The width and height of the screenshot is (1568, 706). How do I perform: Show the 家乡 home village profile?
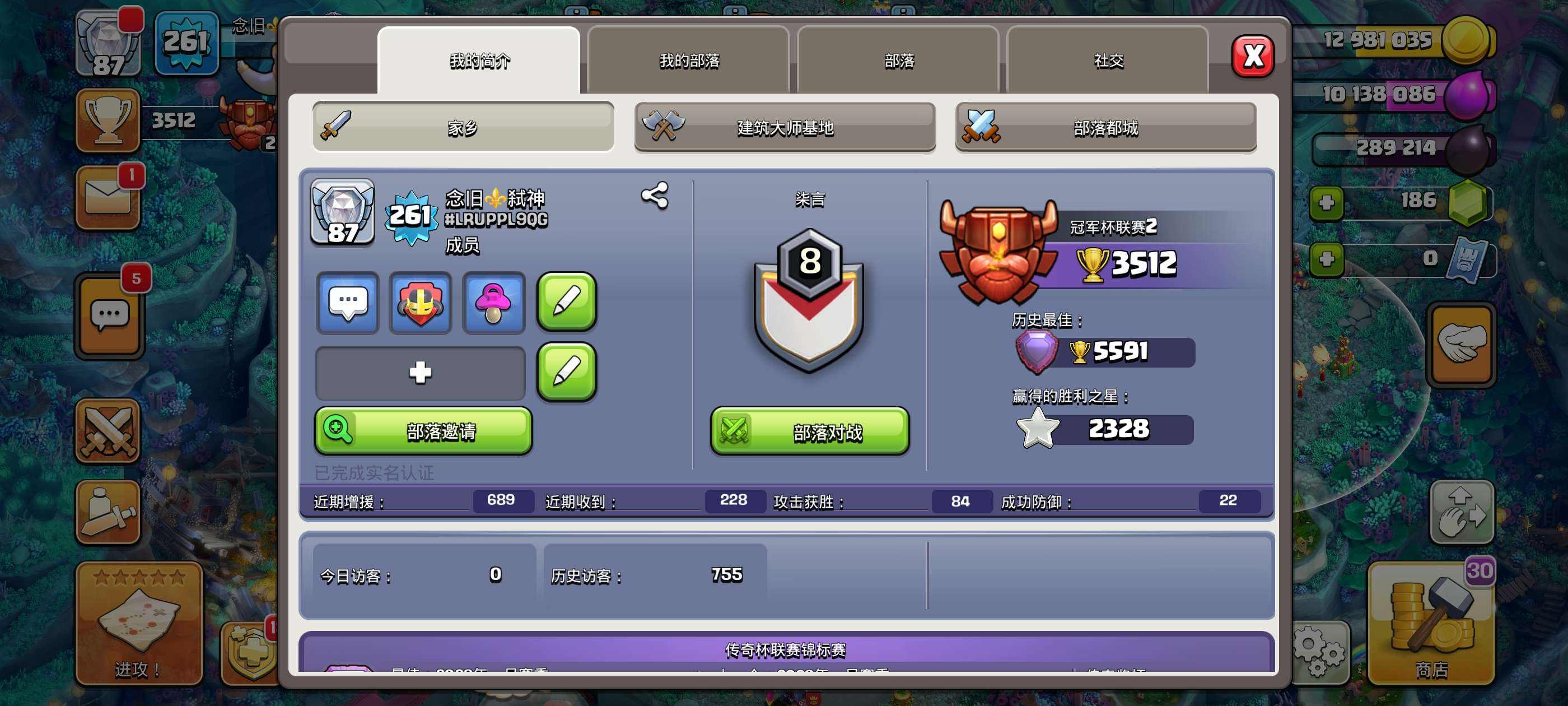(x=463, y=127)
